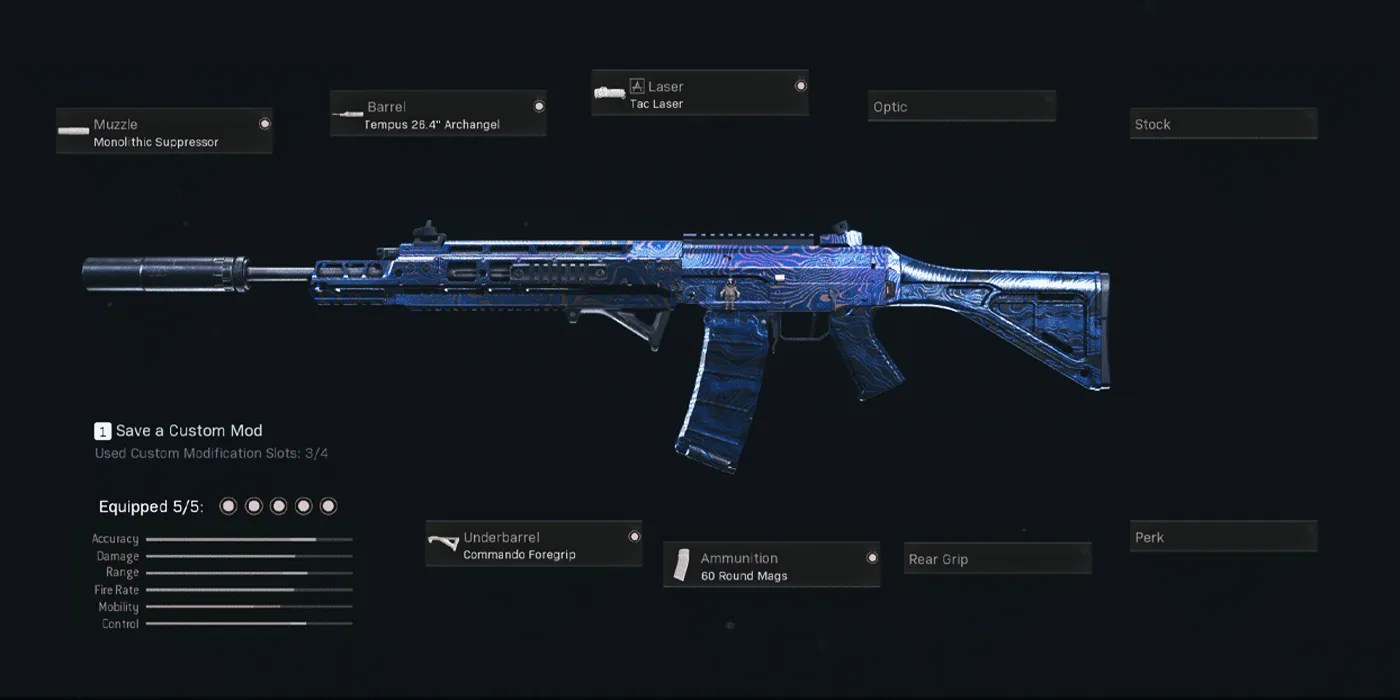The image size is (1400, 700).
Task: Open the Muzzle attachment slot
Action: point(164,132)
